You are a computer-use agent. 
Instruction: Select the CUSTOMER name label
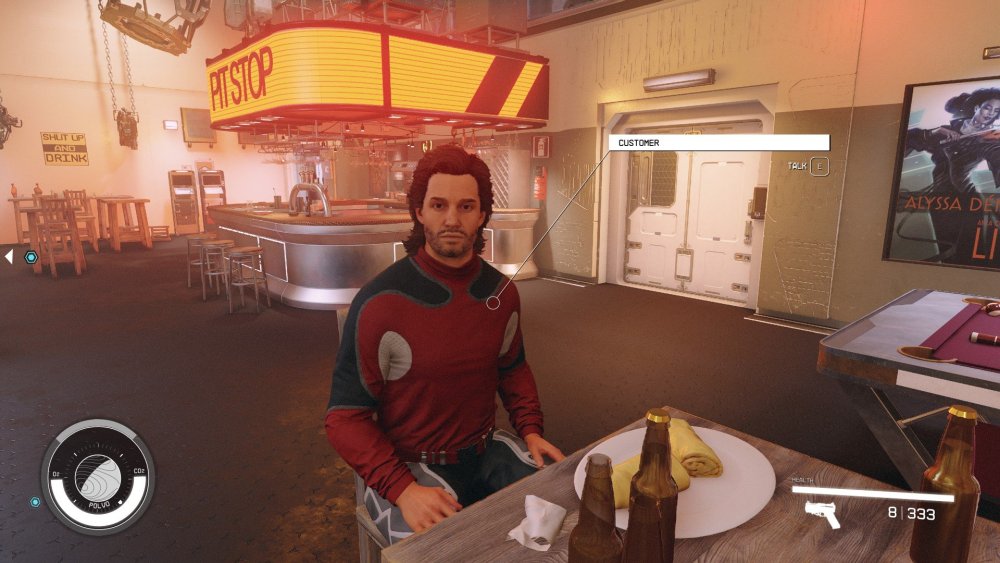coord(718,143)
